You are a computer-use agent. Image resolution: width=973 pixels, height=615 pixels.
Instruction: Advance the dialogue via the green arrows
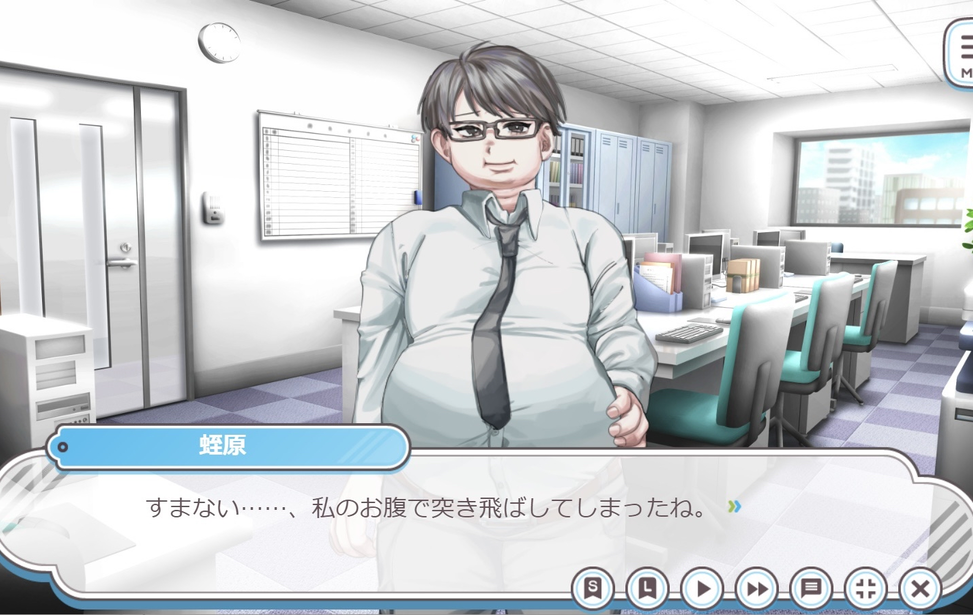click(x=735, y=507)
